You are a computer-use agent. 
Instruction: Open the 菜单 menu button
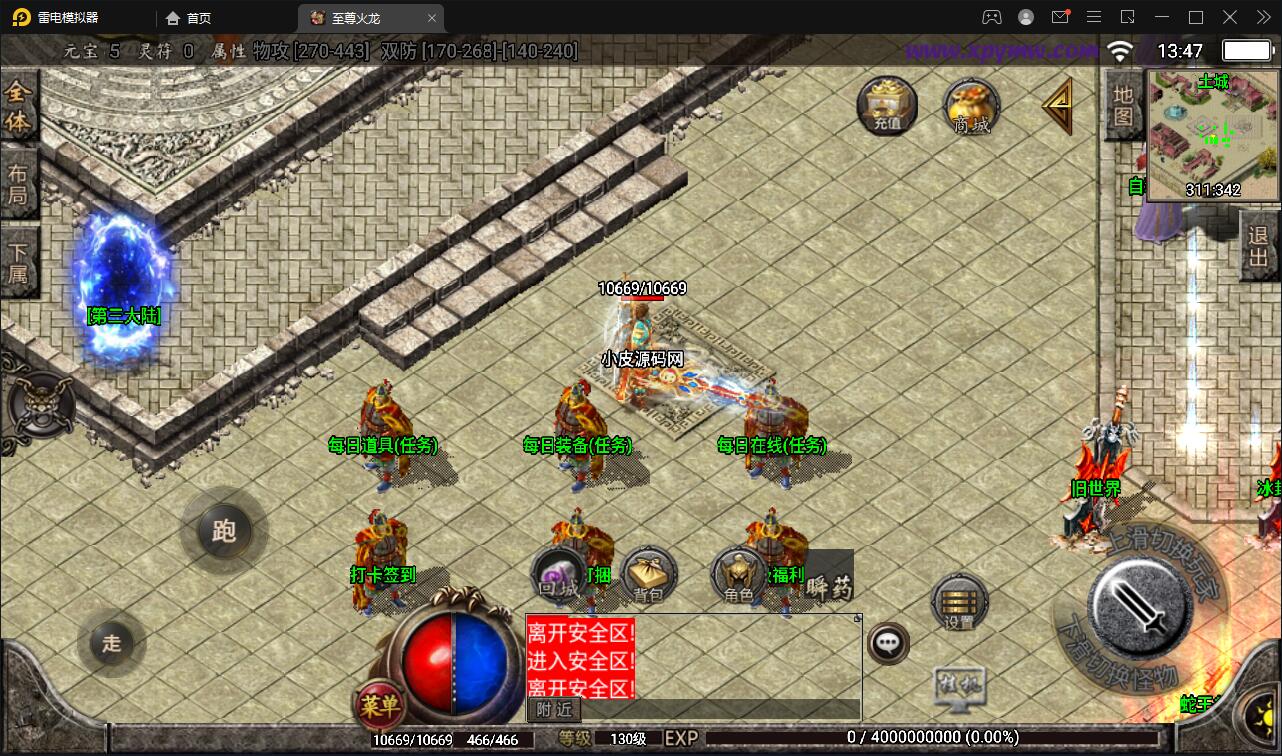click(383, 704)
